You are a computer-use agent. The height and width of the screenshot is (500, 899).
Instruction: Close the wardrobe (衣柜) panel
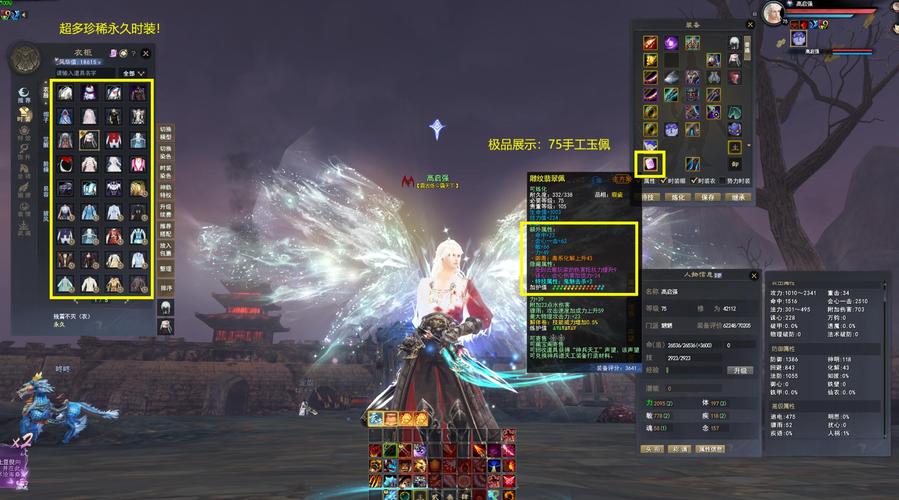[x=146, y=53]
